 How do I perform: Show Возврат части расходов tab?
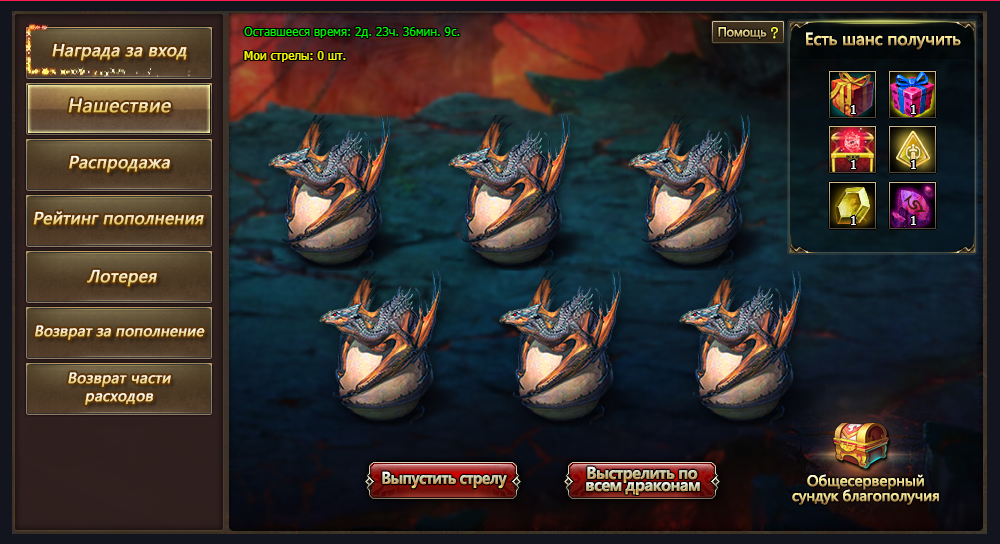coord(119,388)
